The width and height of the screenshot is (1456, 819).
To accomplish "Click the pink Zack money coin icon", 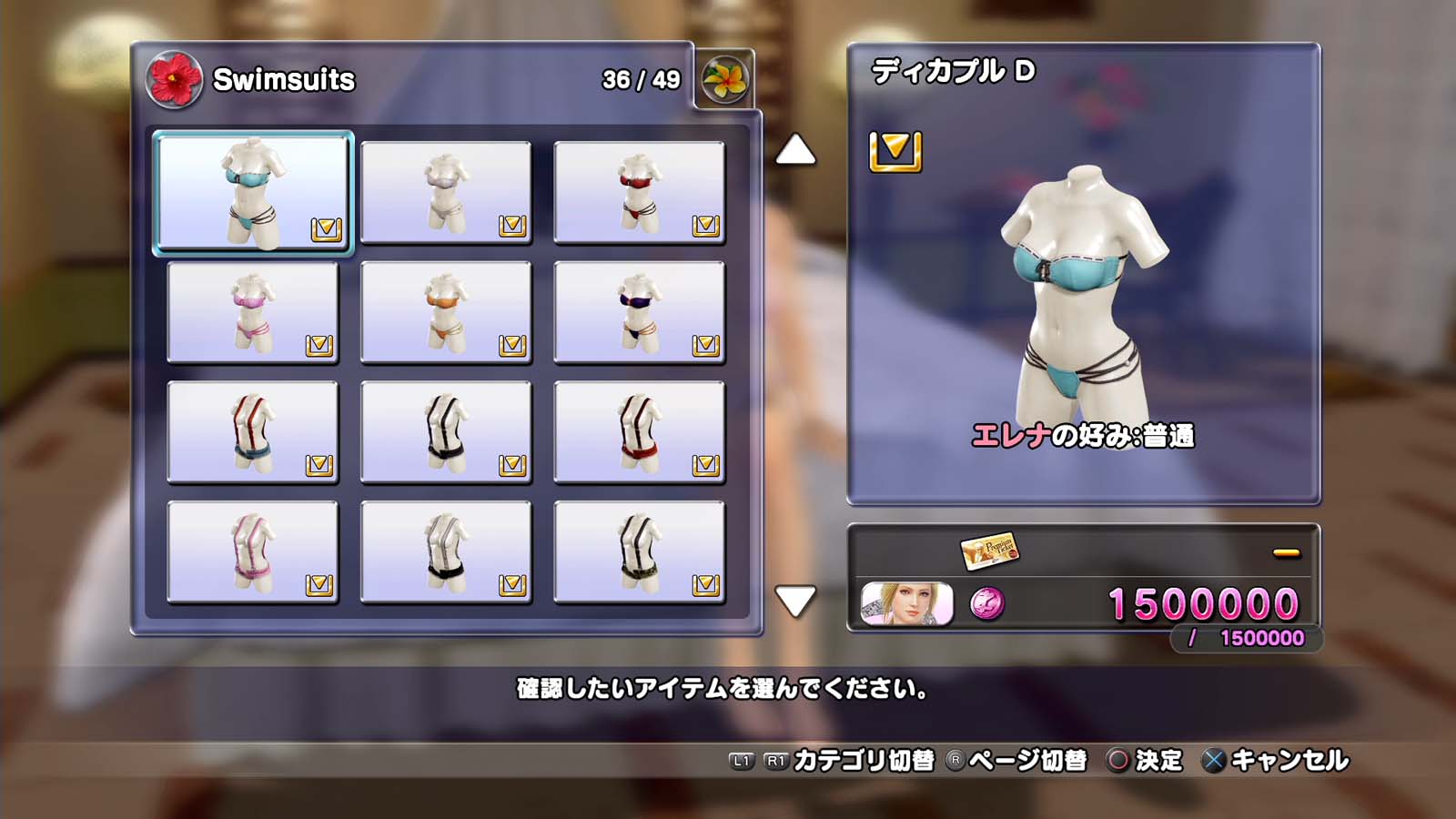I will coord(987,603).
